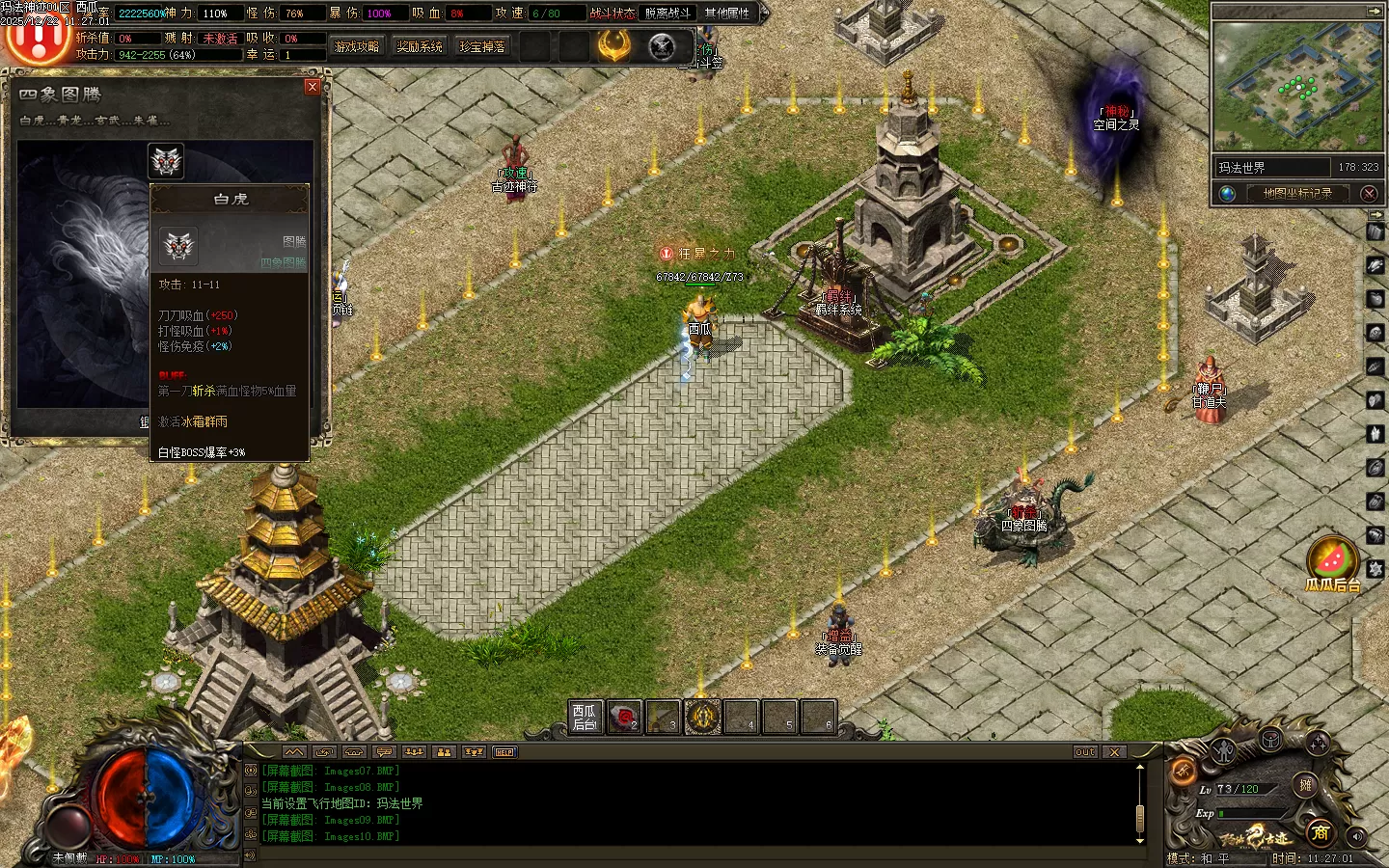Open the 珍宝掉落 treasure drops list
Viewport: 1389px width, 868px height.
coord(482,46)
